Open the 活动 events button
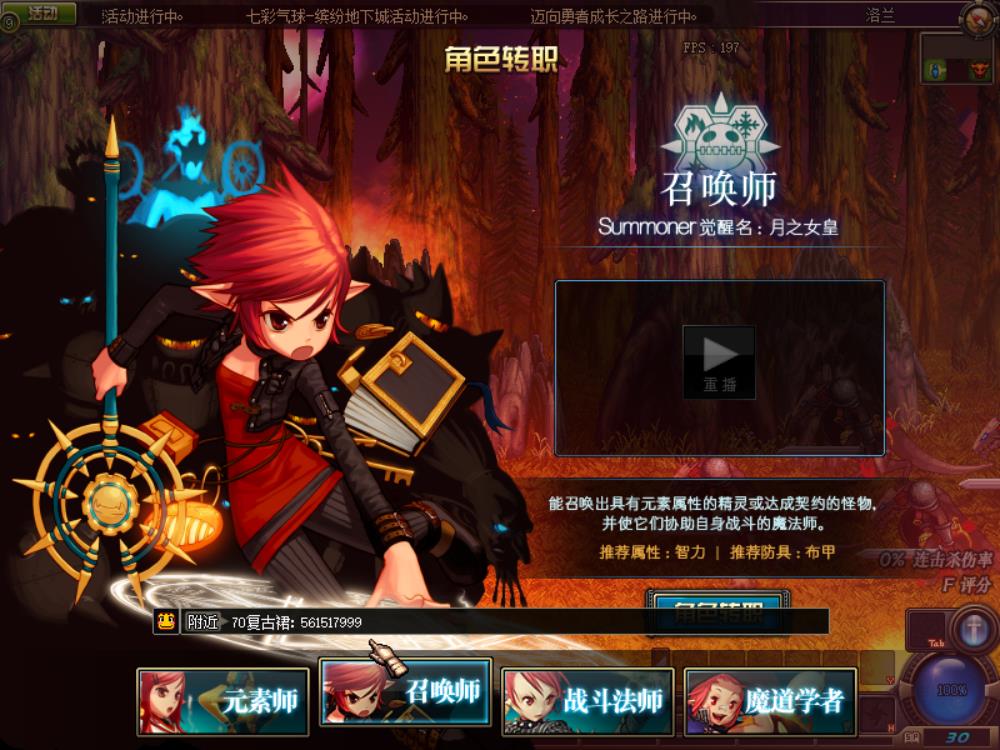This screenshot has height=750, width=1000. (x=44, y=14)
